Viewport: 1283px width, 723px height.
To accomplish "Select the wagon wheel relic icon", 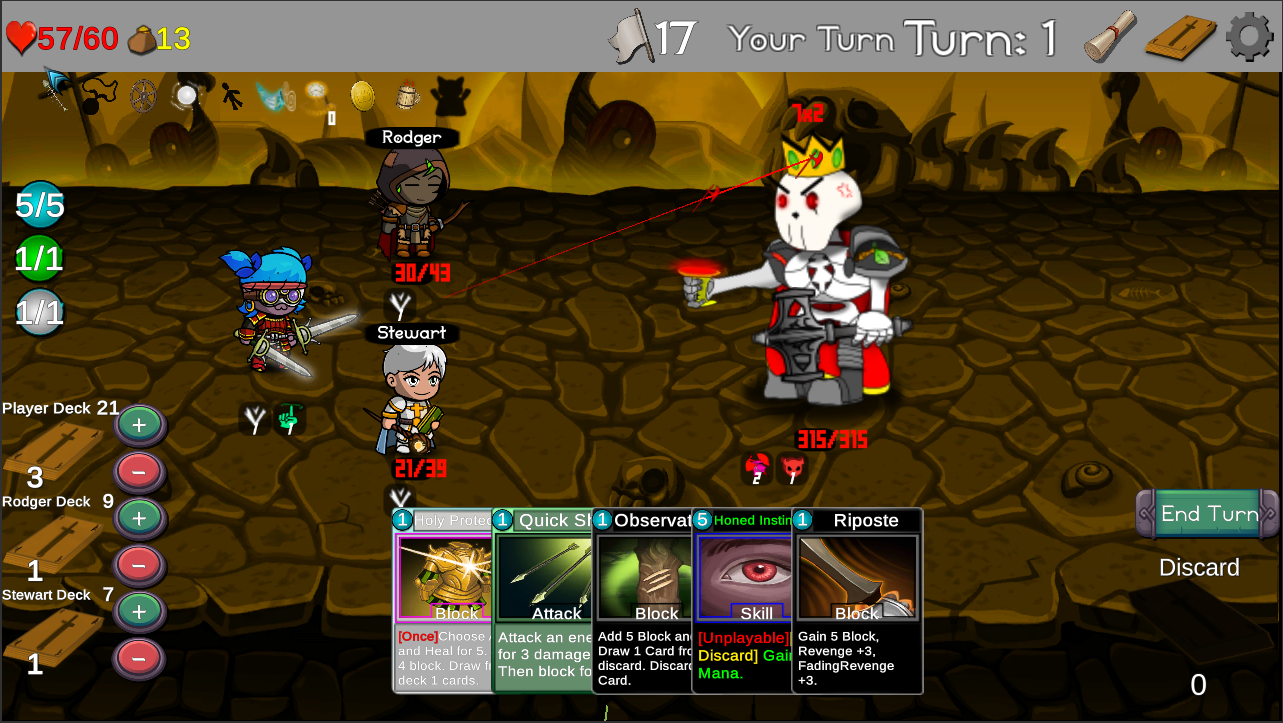I will coord(142,96).
